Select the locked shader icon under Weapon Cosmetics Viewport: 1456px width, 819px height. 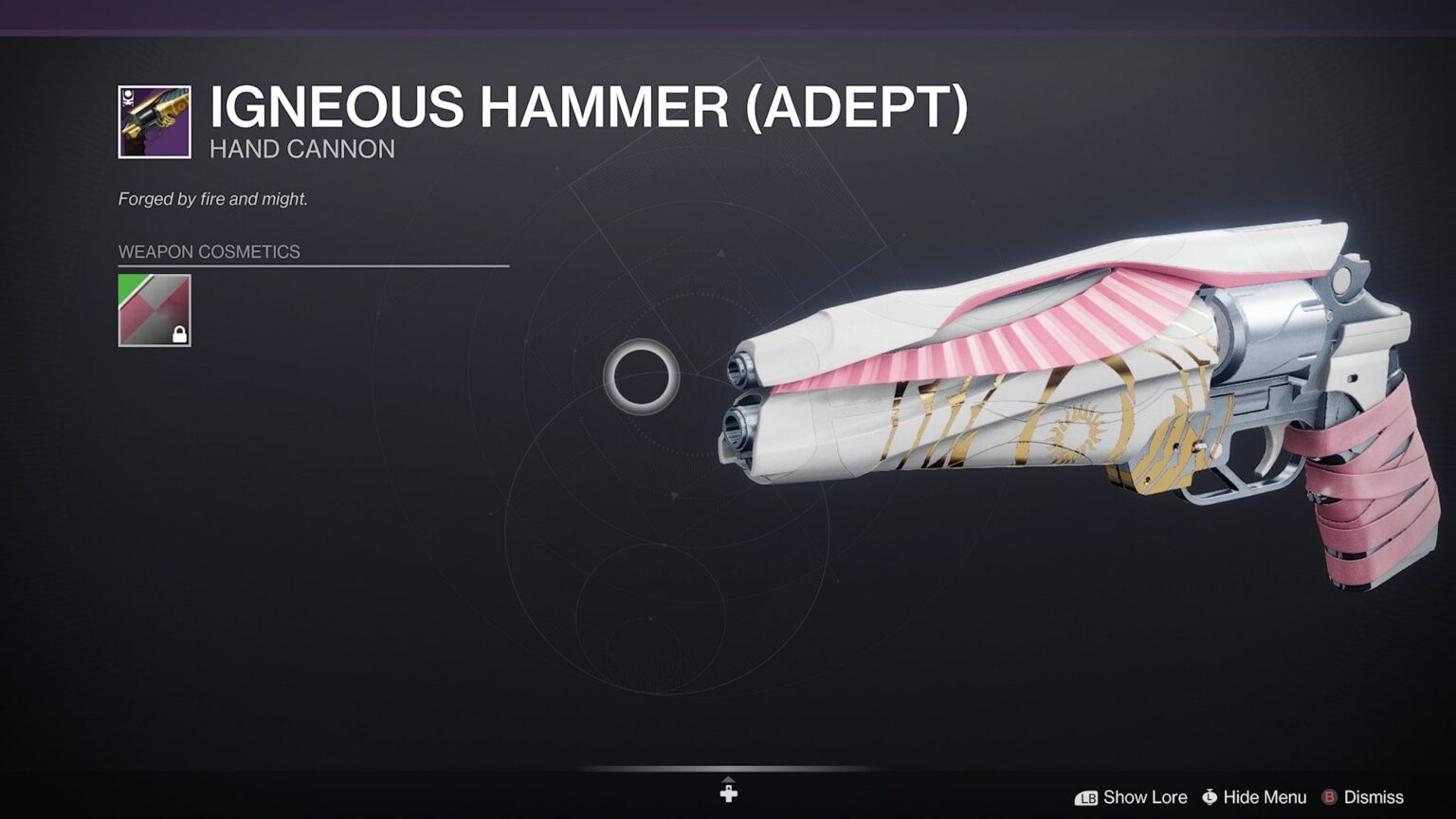tap(155, 311)
